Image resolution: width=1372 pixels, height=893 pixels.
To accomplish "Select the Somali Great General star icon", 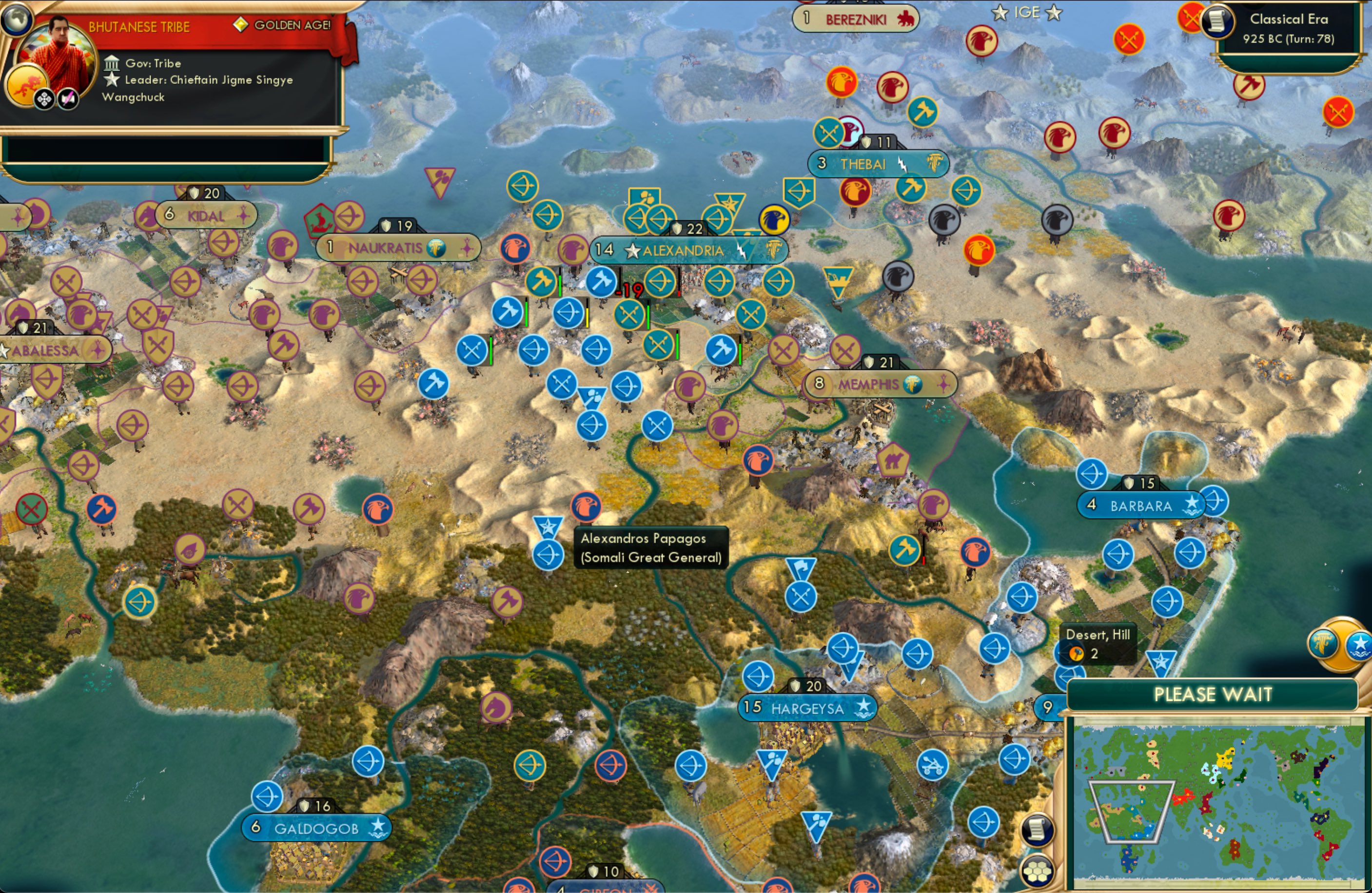I will point(548,527).
